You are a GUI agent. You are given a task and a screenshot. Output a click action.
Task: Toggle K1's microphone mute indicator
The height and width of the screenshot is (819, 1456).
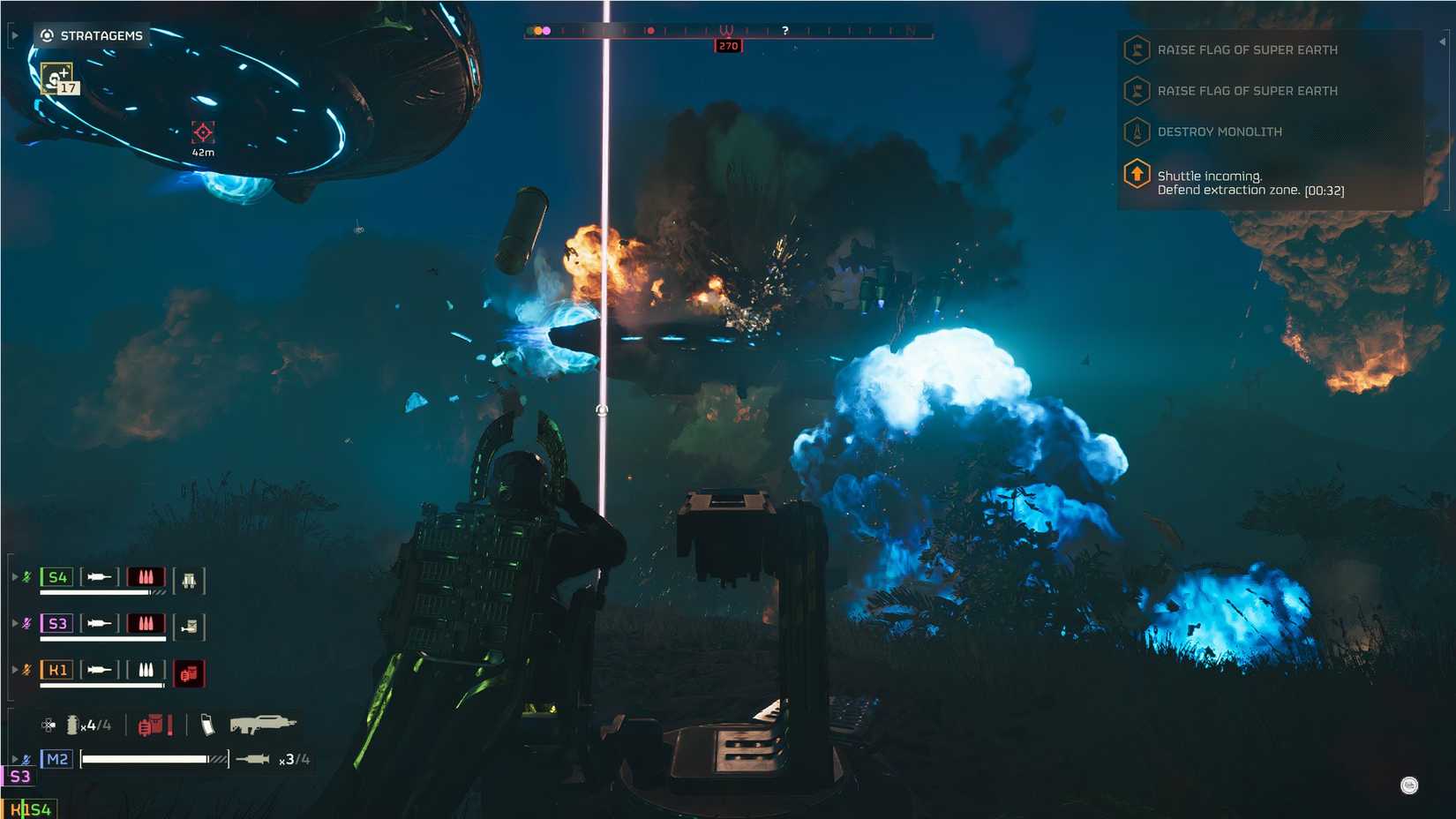(x=25, y=670)
